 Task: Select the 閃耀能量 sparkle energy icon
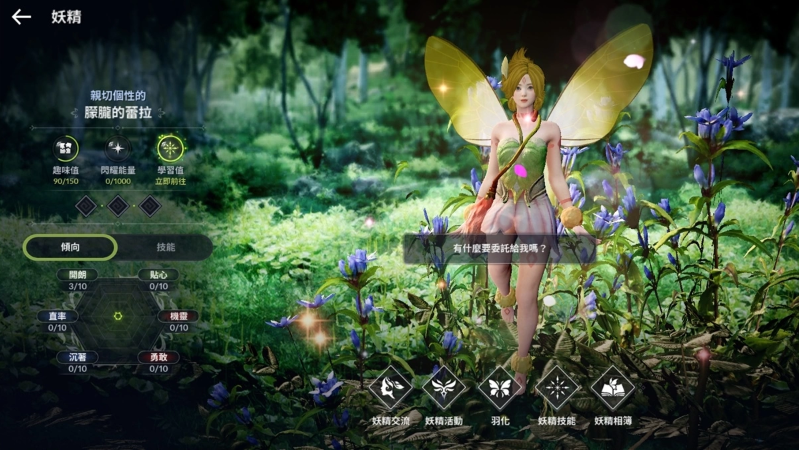(118, 149)
